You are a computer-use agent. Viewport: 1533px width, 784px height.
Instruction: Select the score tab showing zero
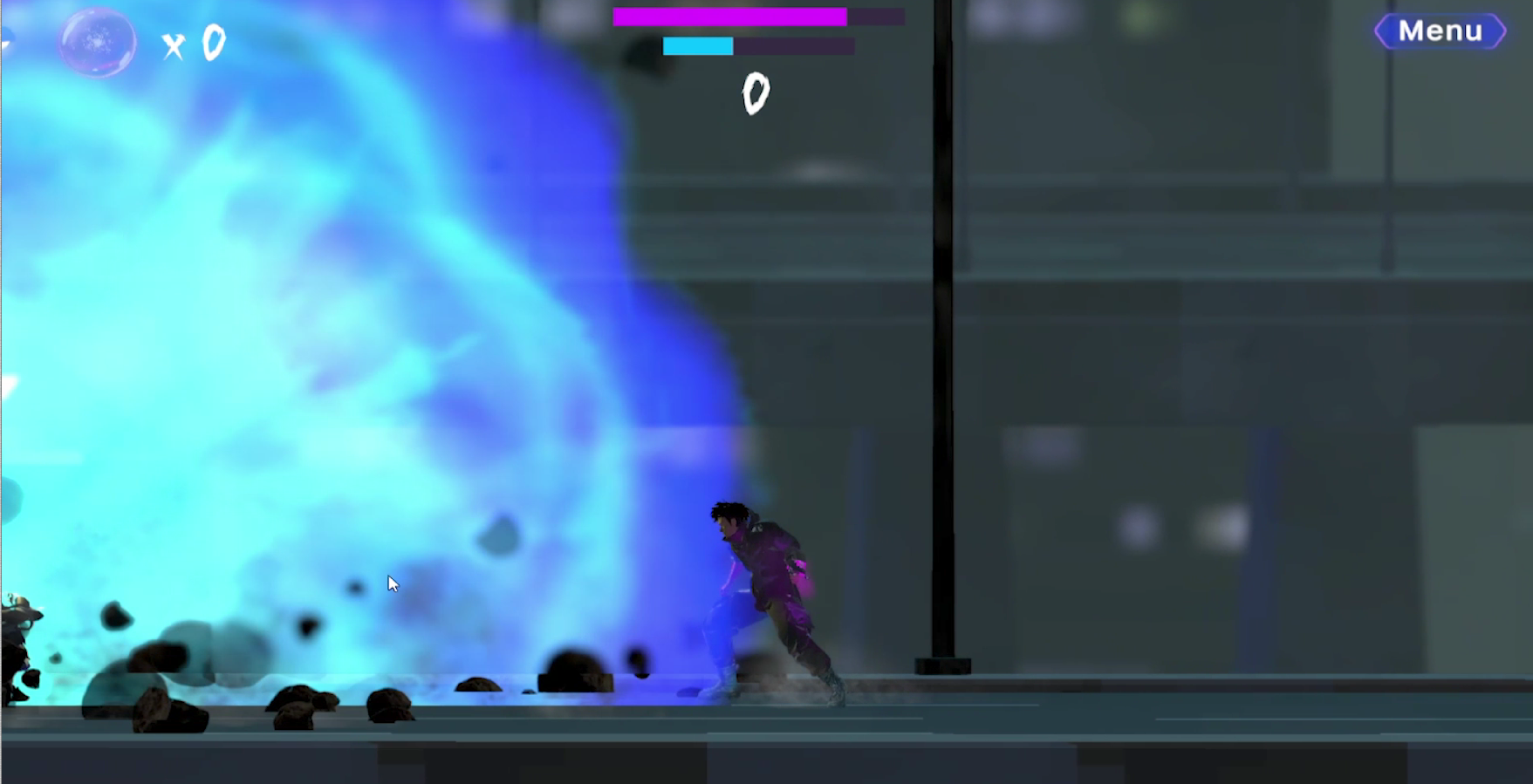pos(756,92)
